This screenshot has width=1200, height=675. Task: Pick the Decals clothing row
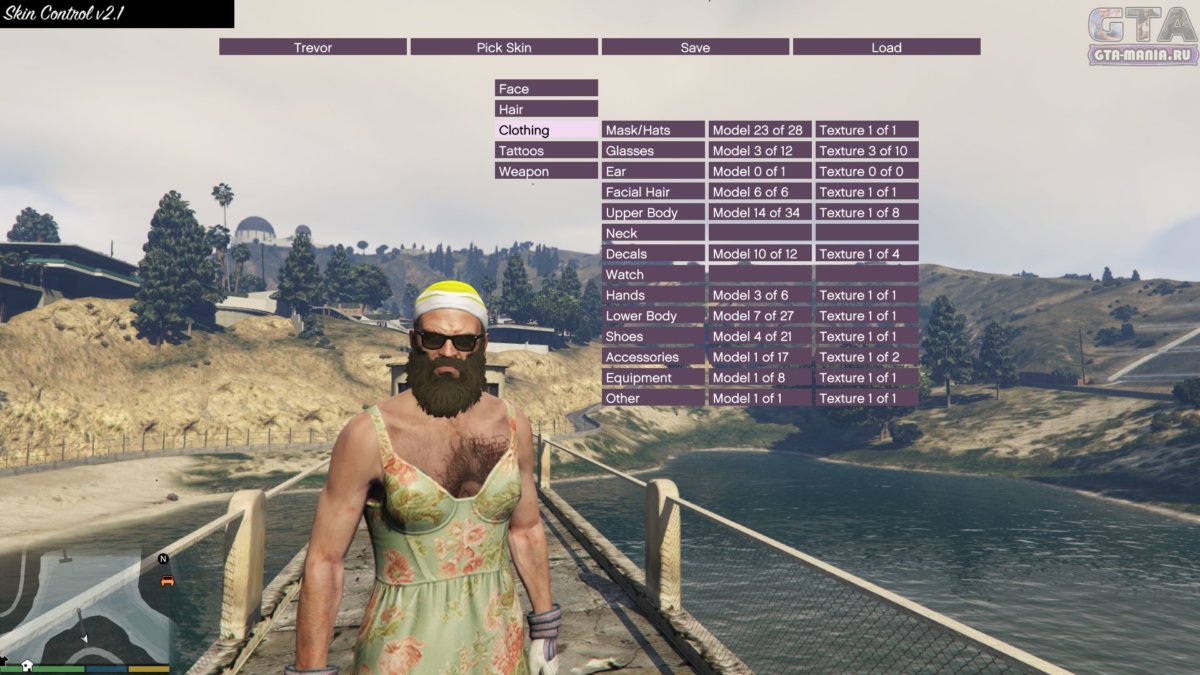653,254
